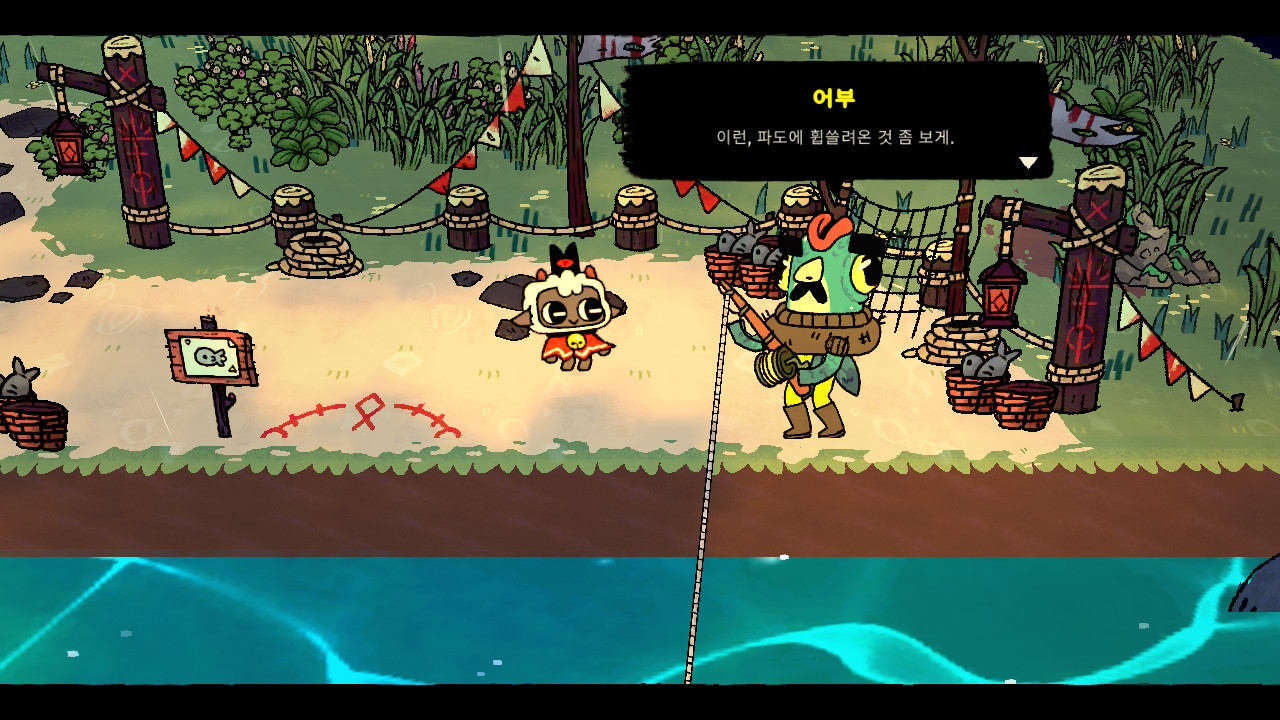Viewport: 1280px width, 720px height.
Task: Advance dialogue with the white arrow indicator
Action: tap(1028, 162)
